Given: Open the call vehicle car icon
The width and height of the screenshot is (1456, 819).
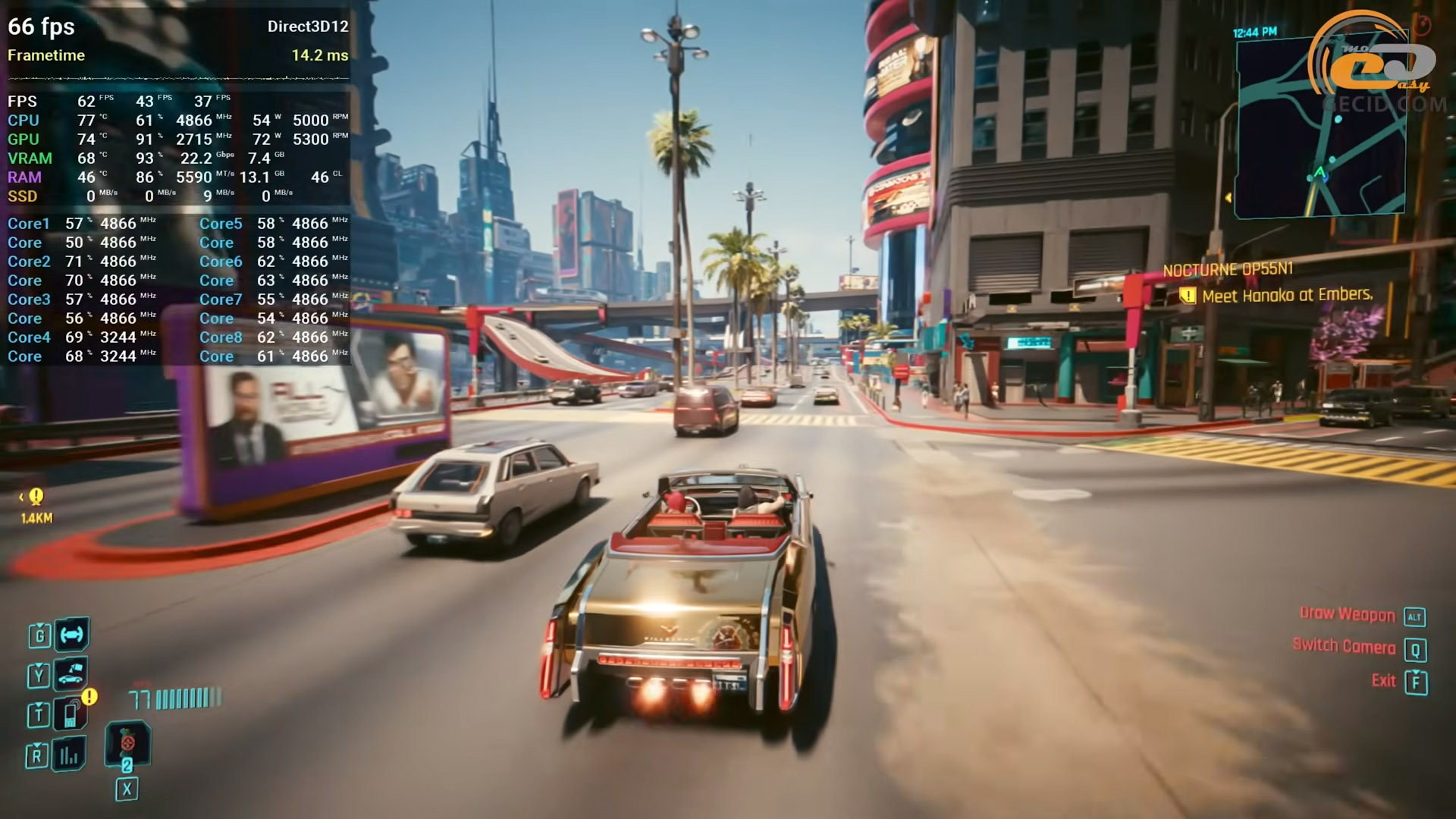Looking at the screenshot, I should pos(71,673).
